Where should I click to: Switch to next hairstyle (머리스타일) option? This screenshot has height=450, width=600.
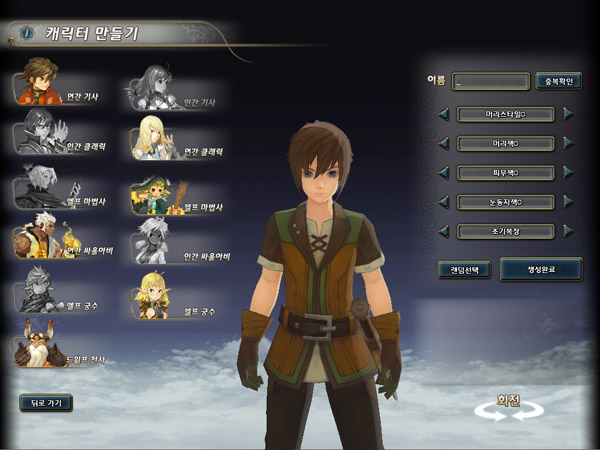coord(568,114)
